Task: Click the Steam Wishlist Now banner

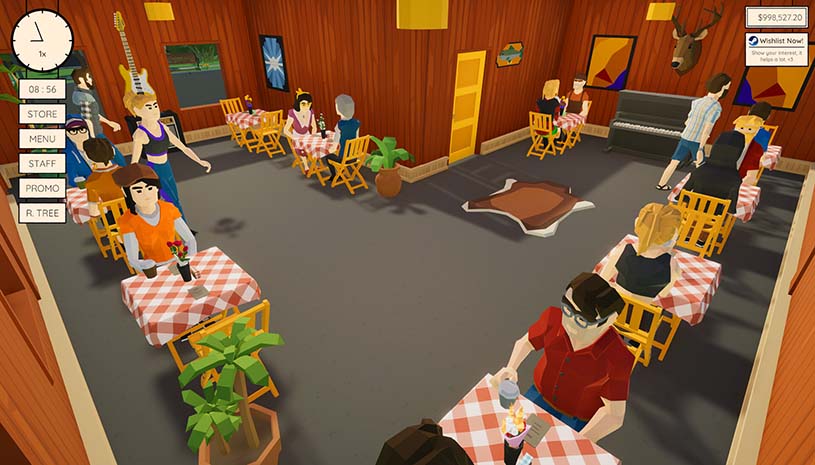Action: coord(776,48)
